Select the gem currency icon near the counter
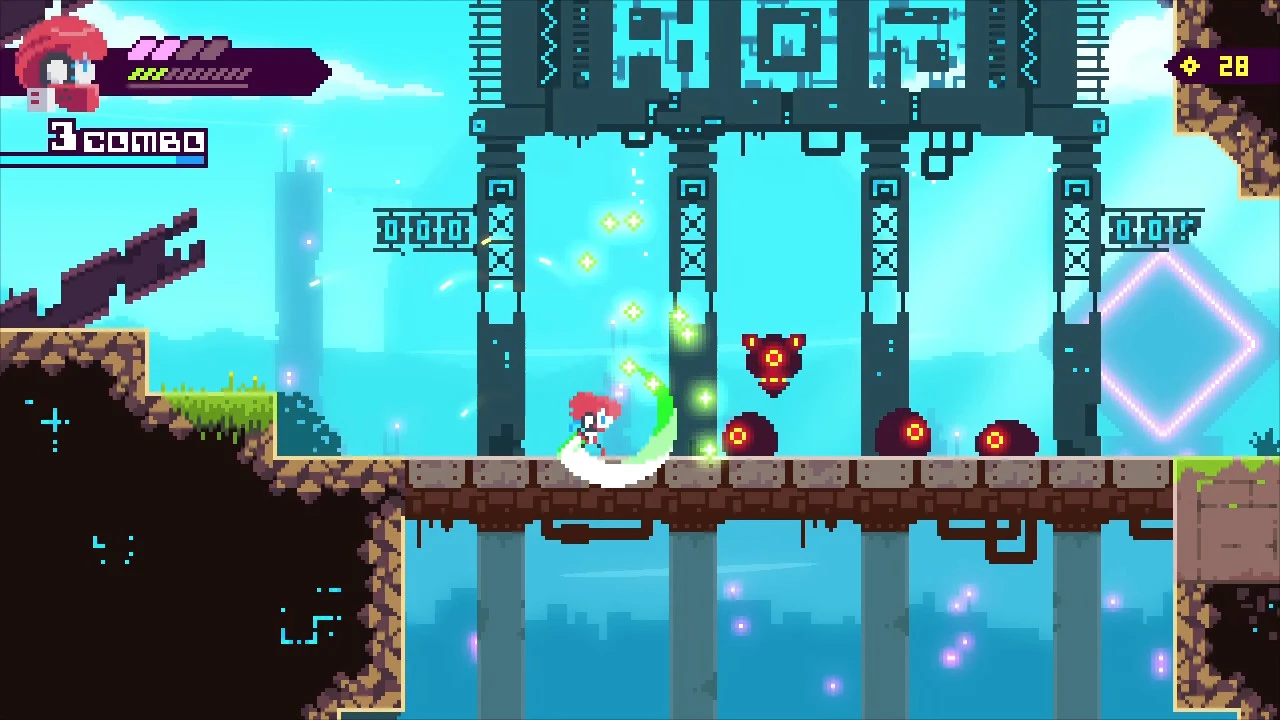The width and height of the screenshot is (1280, 720). click(x=1189, y=66)
